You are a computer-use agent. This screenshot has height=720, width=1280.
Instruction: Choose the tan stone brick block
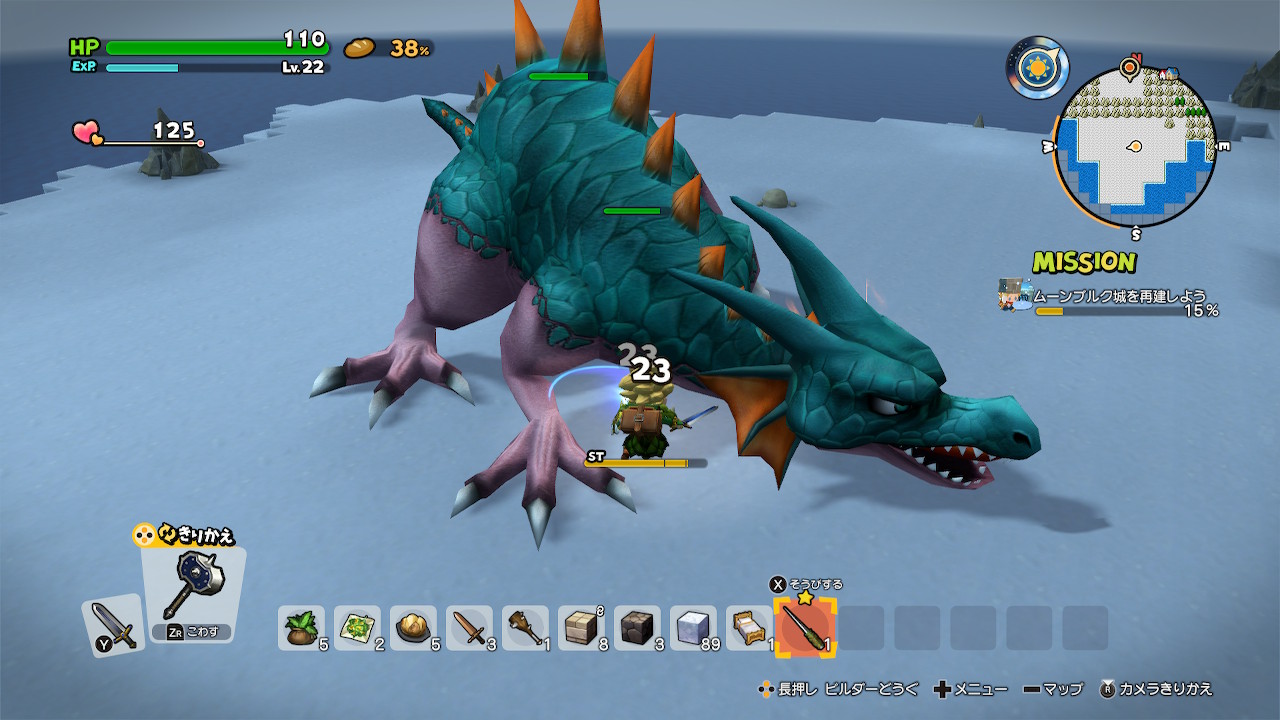coord(580,627)
